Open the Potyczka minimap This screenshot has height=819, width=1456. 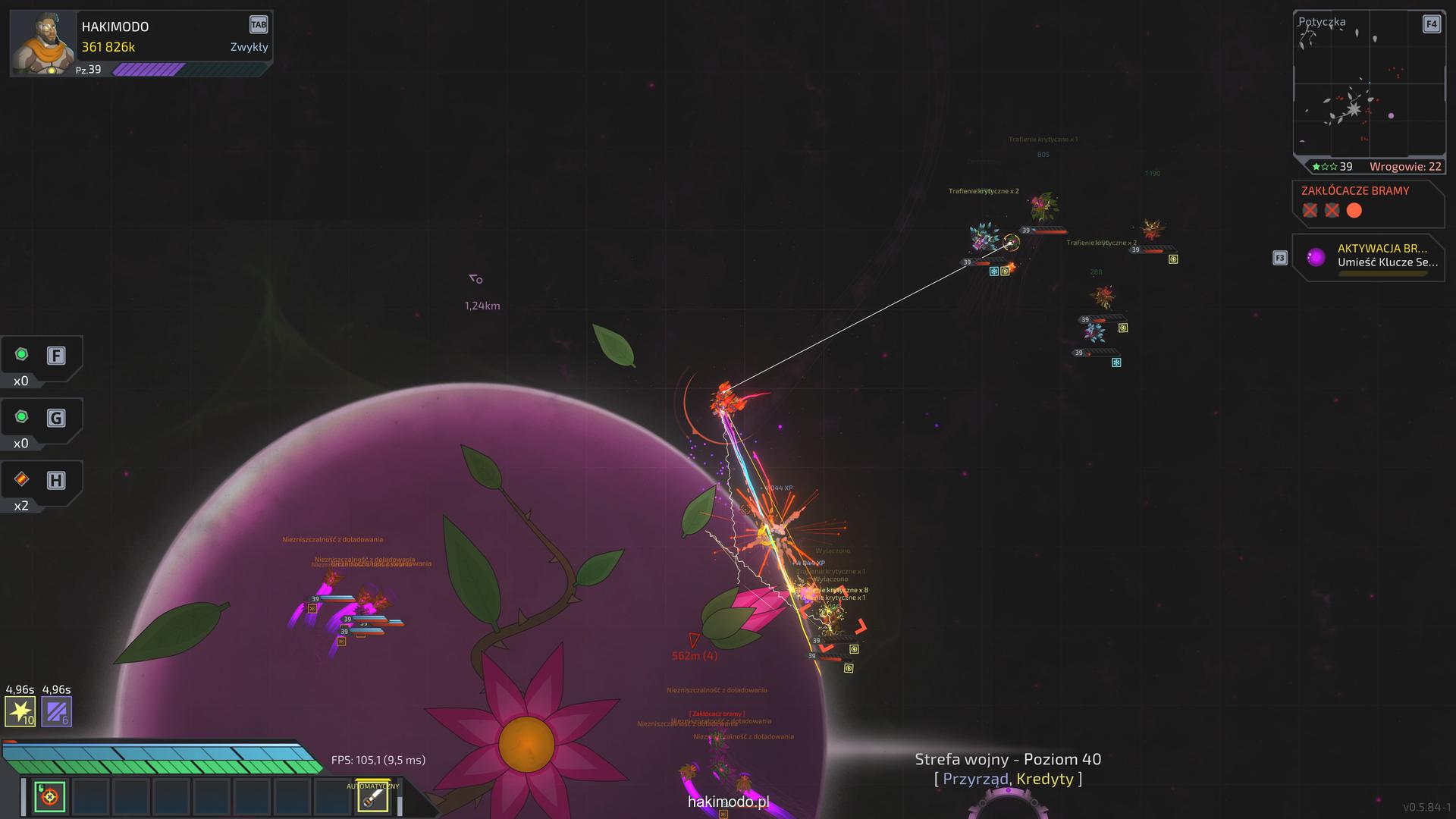click(x=1368, y=85)
